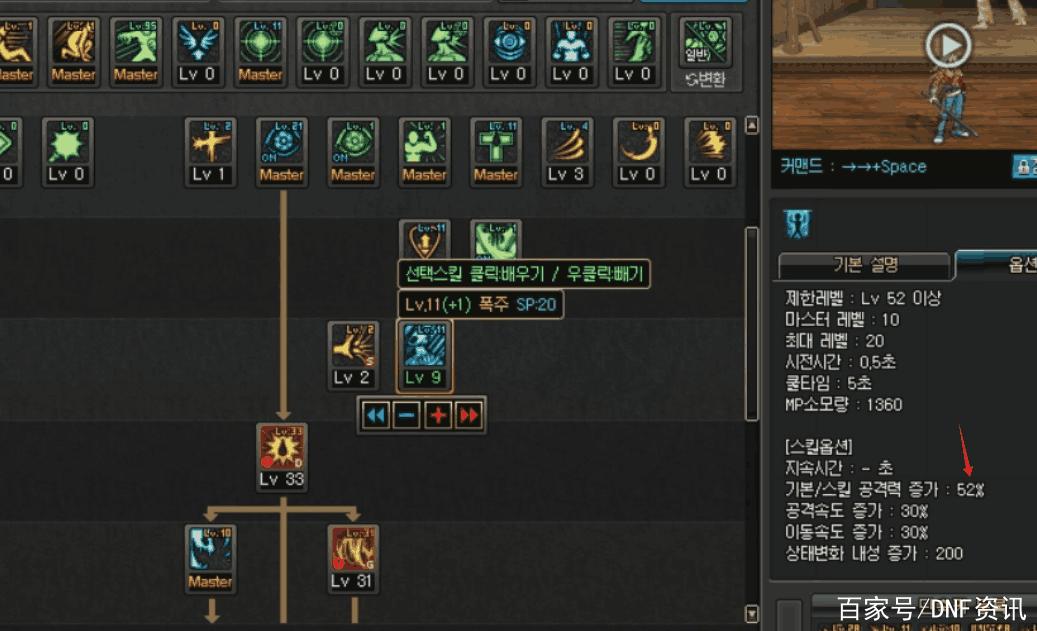Choose the green cross Master skill
This screenshot has width=1037, height=631.
[x=496, y=145]
